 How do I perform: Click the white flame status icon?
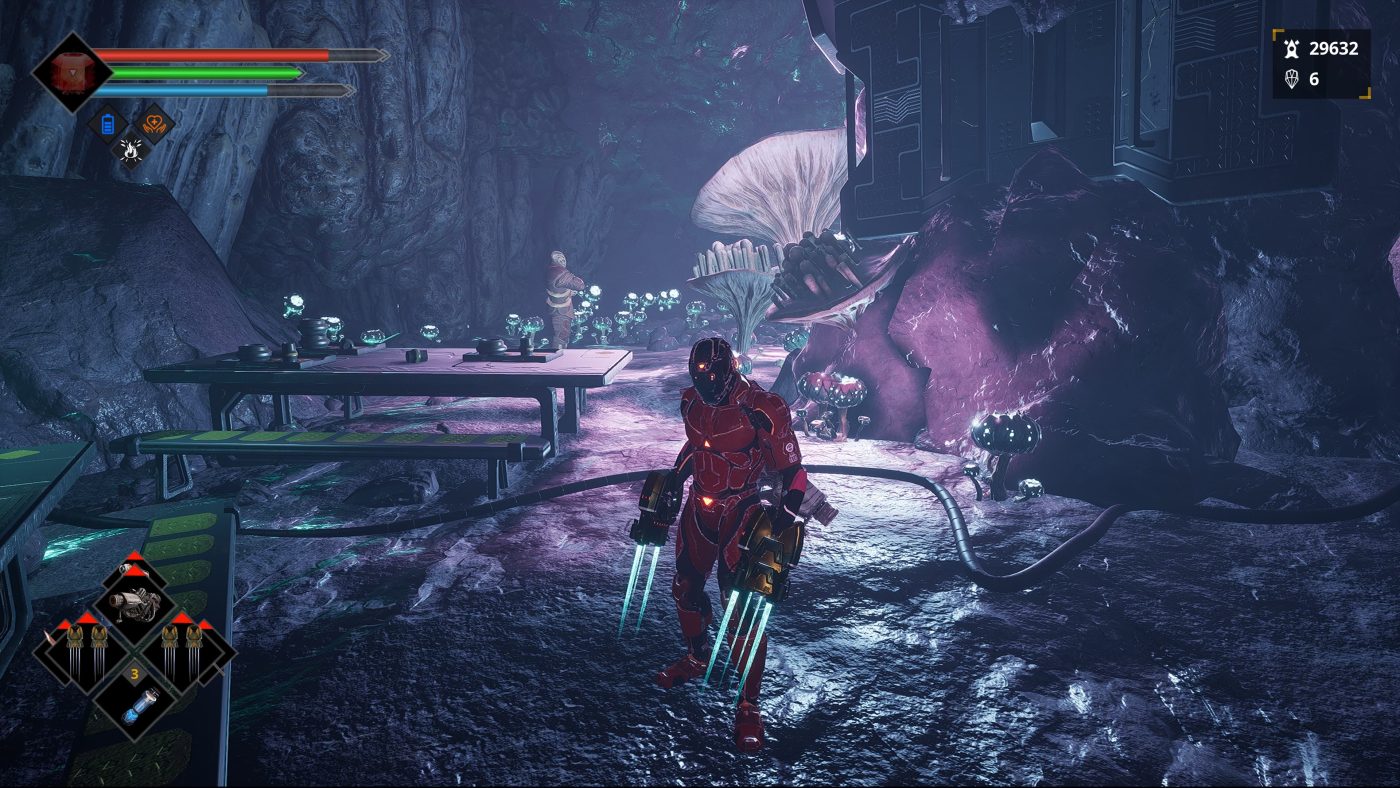(x=131, y=150)
